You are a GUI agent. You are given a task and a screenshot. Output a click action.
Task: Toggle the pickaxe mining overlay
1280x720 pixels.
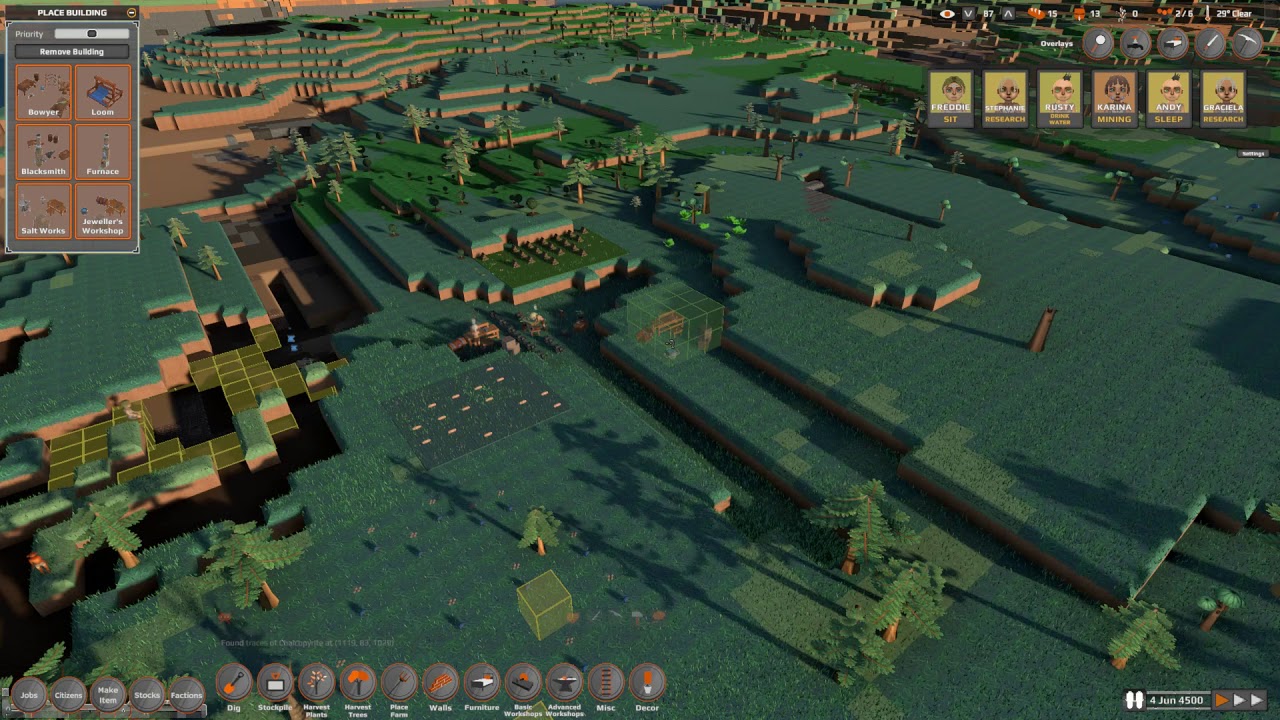coord(1246,43)
